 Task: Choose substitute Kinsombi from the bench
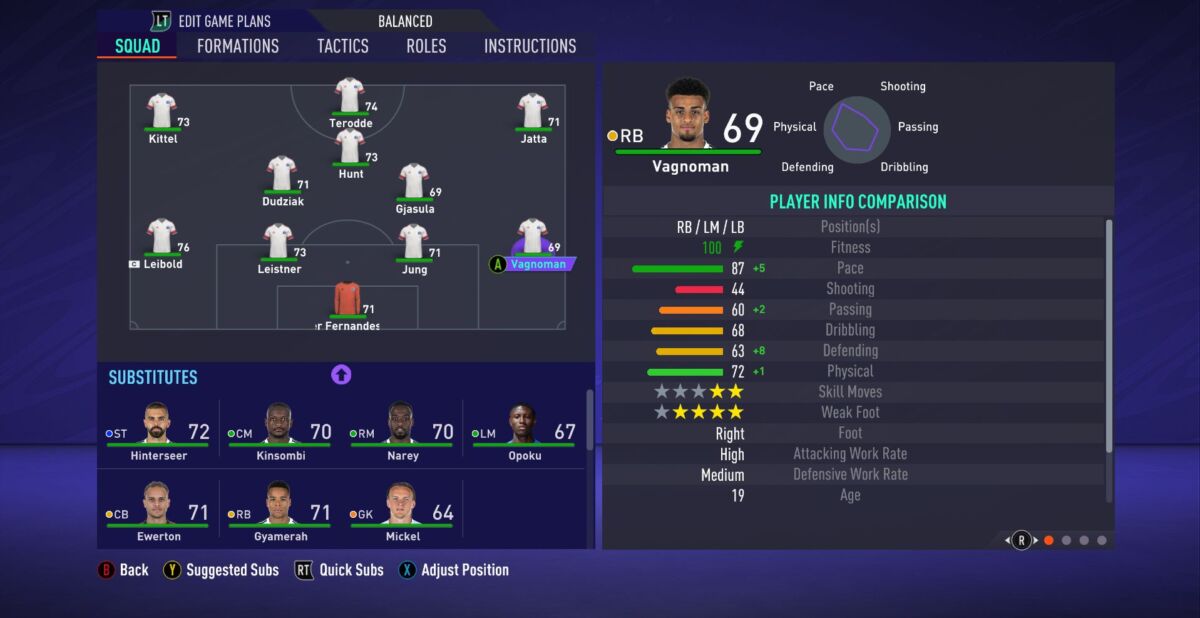[x=281, y=430]
